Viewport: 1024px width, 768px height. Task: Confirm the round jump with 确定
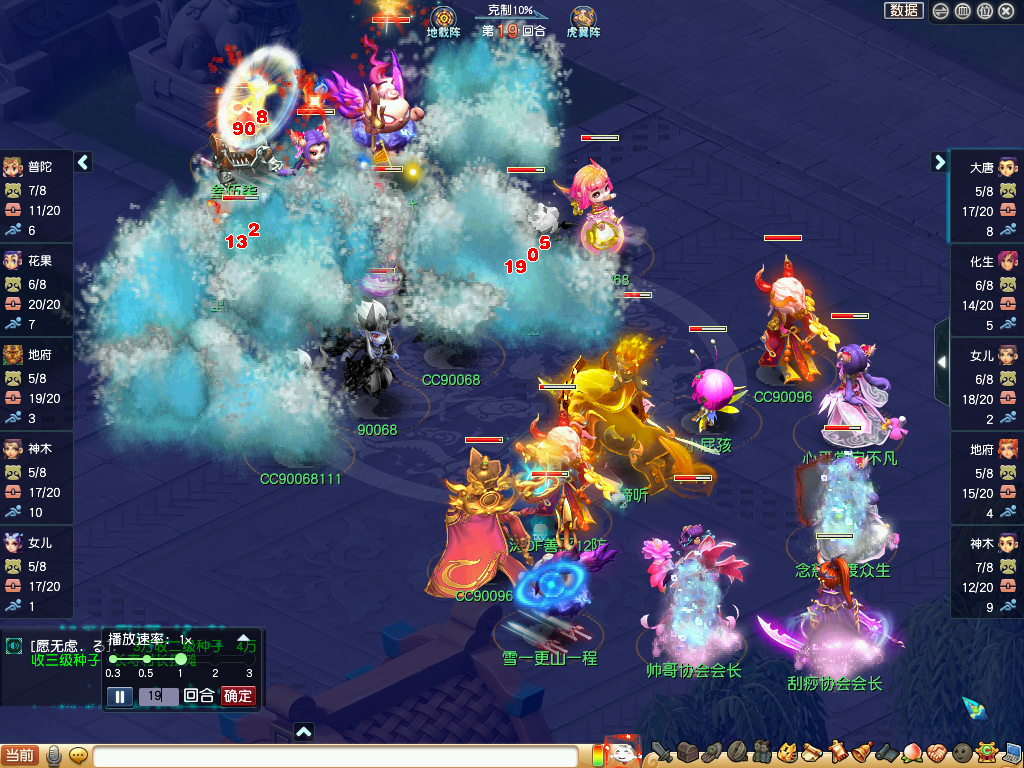[x=238, y=696]
